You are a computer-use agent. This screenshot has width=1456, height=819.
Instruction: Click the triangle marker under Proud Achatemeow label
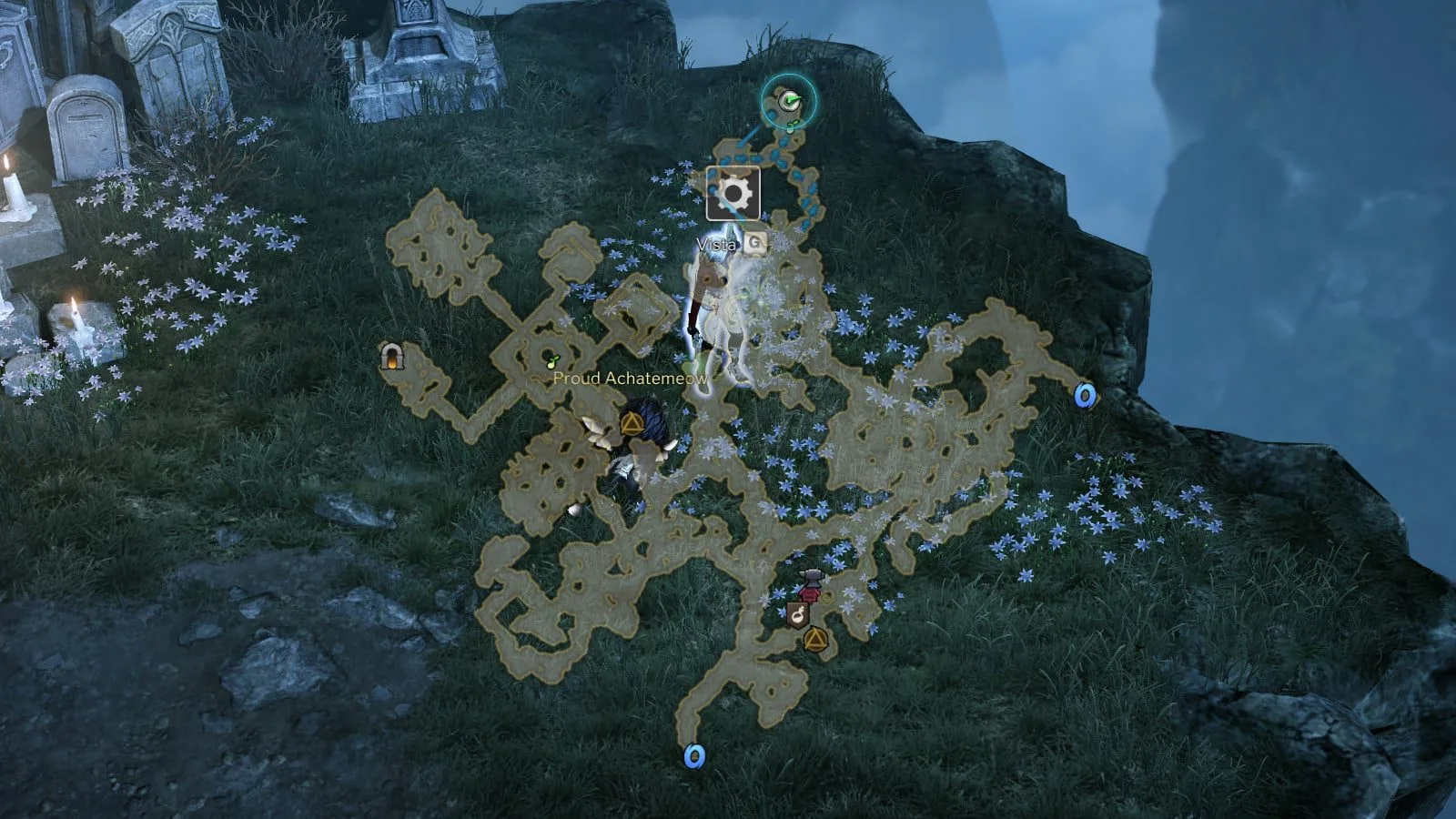point(631,423)
